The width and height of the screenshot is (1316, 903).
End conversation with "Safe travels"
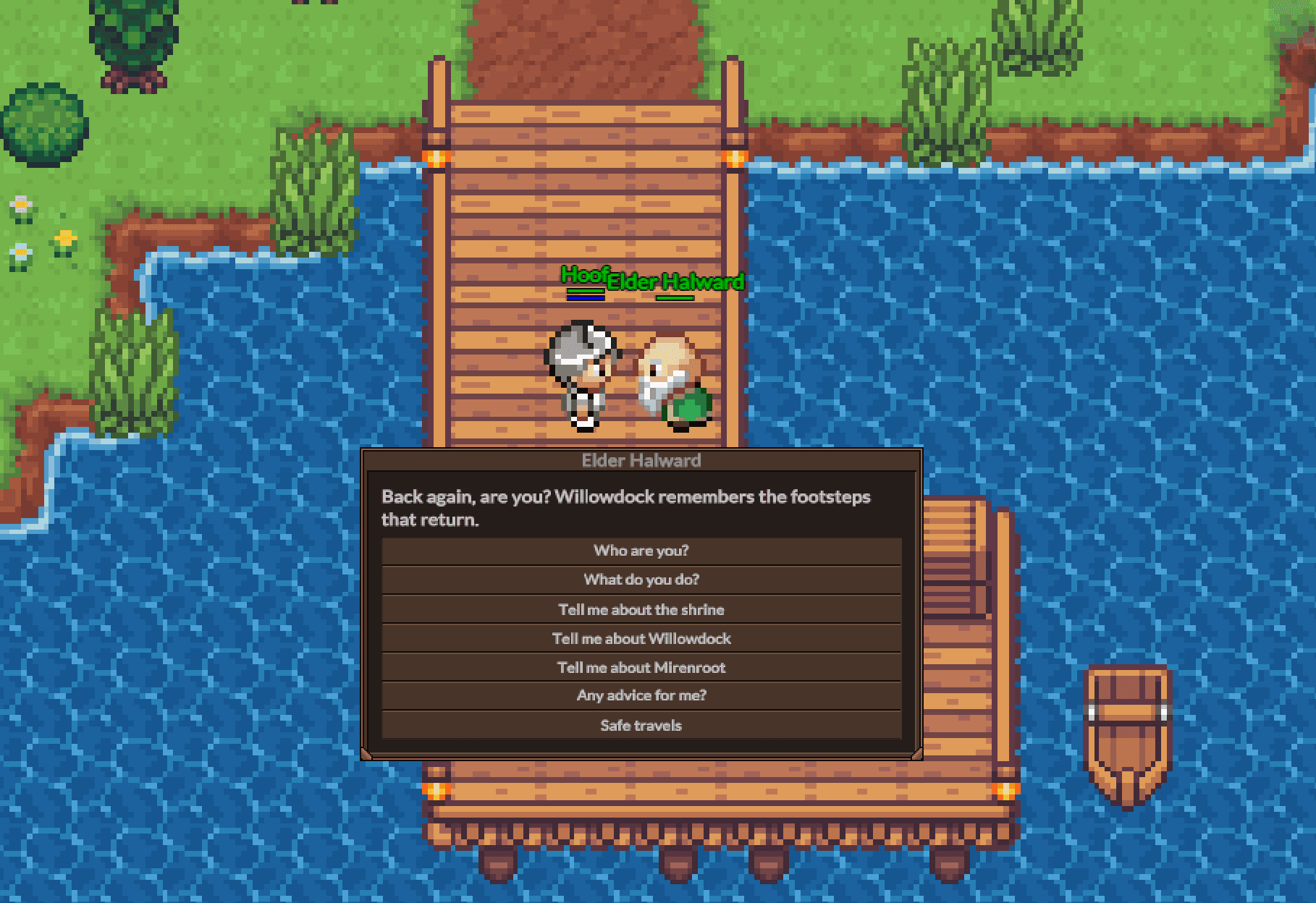(641, 725)
